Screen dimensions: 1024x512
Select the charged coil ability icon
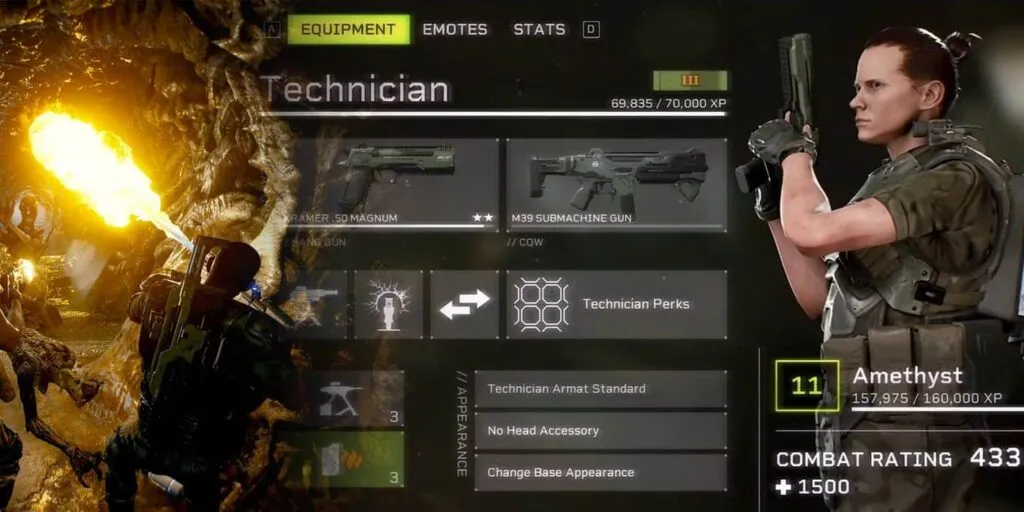[388, 304]
